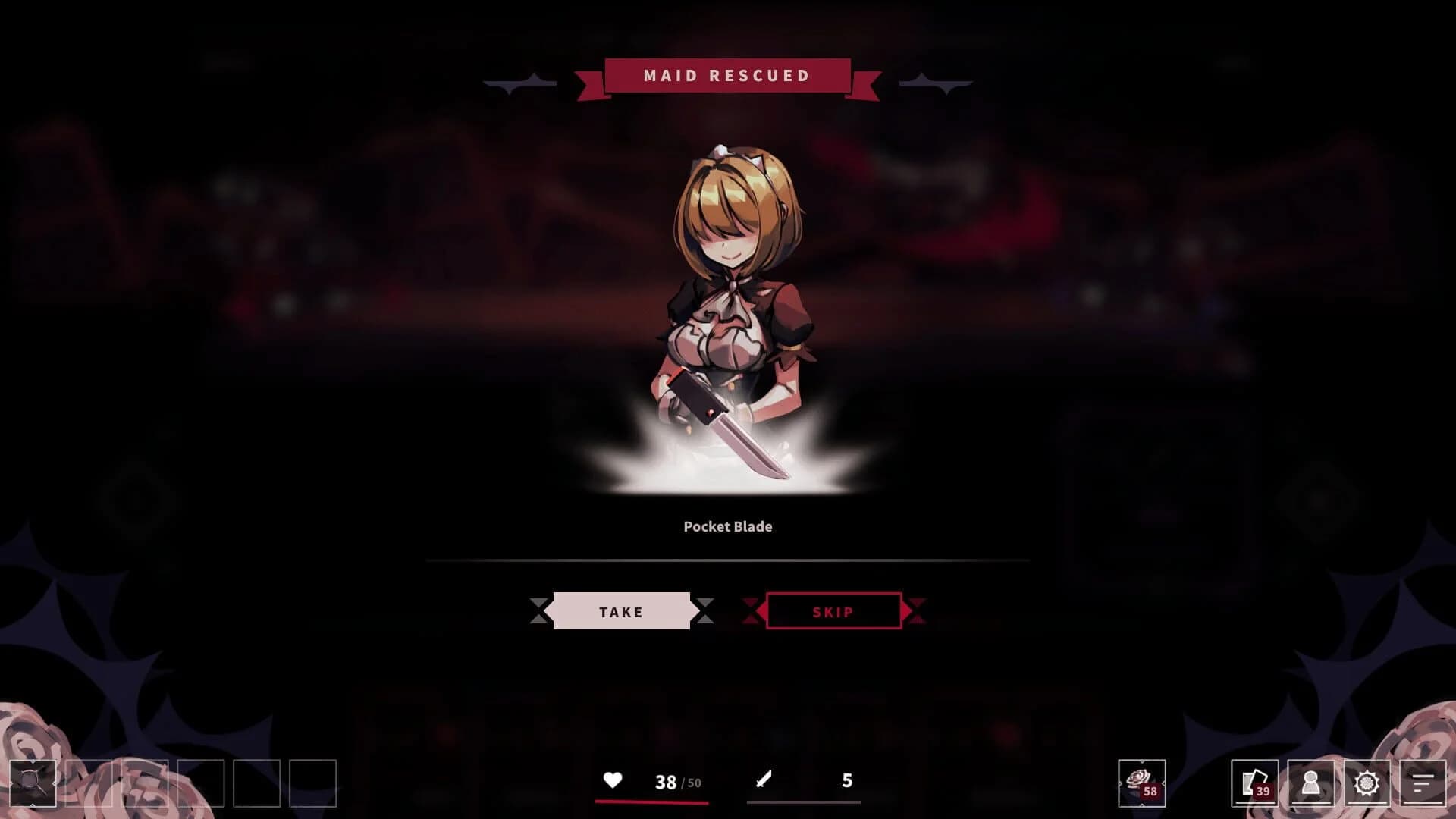Select the third inventory slot
This screenshot has width=1456, height=819.
point(146,783)
